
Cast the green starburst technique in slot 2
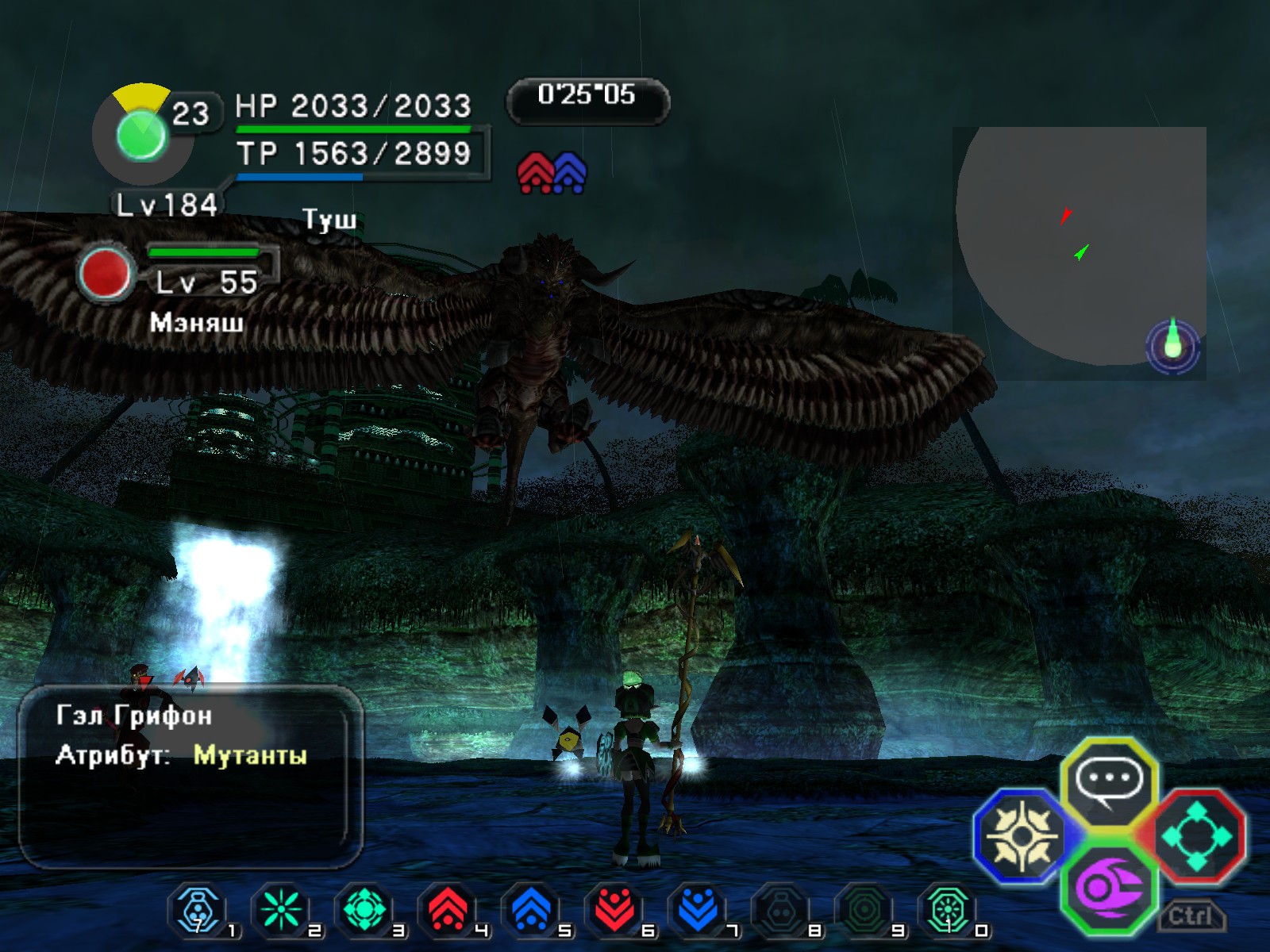(281, 909)
